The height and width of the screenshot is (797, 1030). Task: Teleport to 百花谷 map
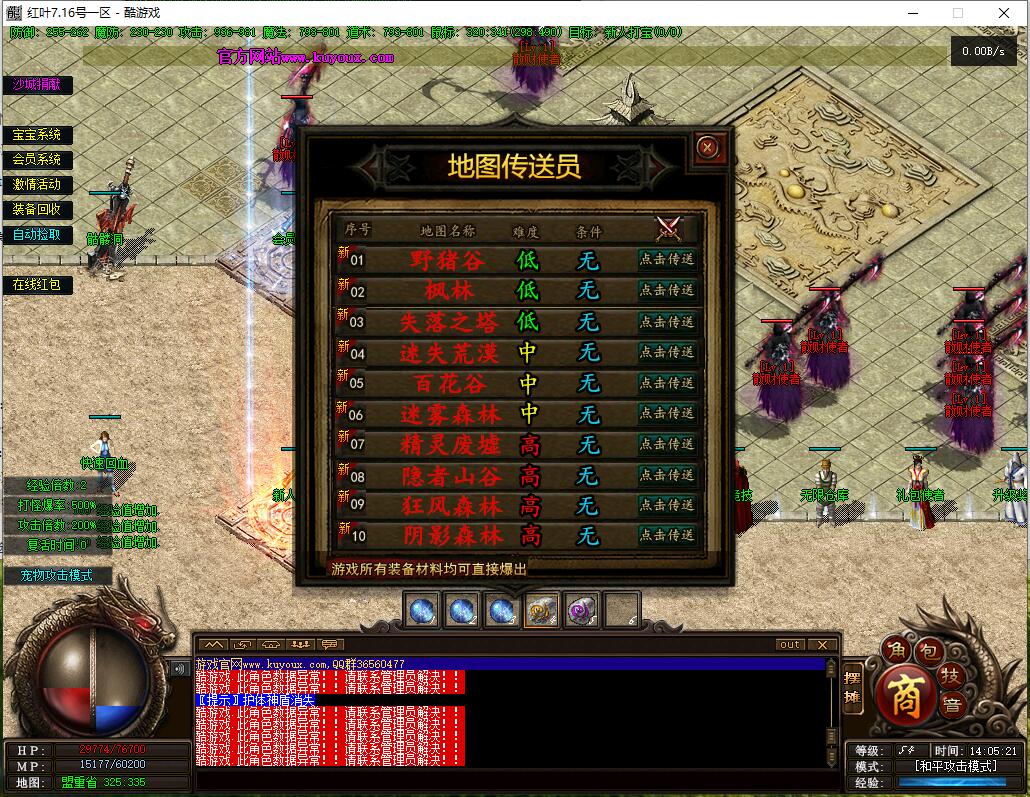click(667, 383)
